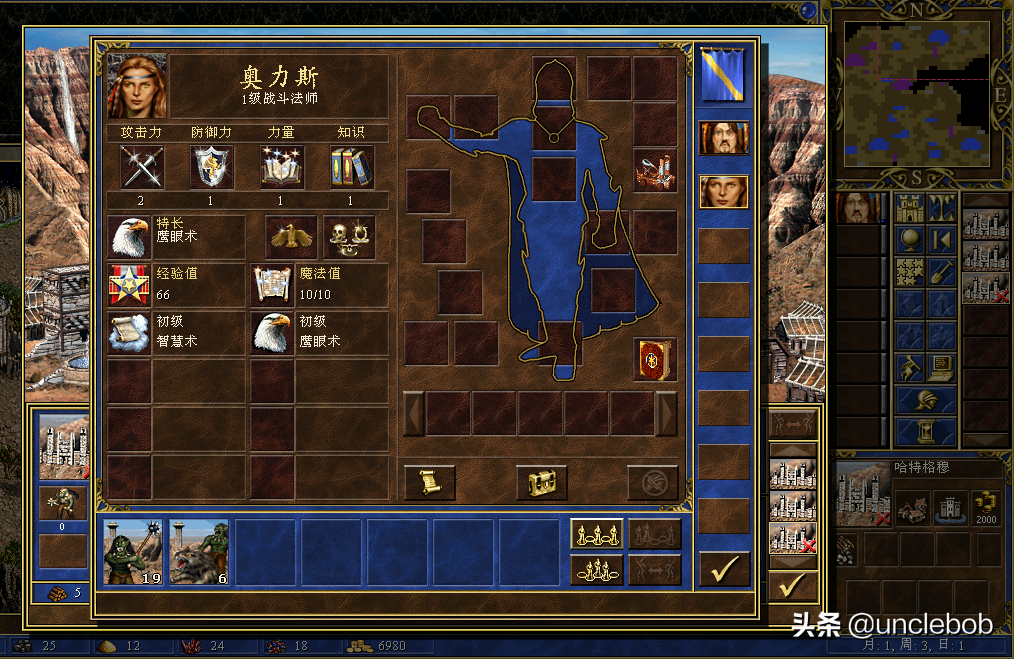Show the attack skill crossed swords info
Screen dimensions: 1014x659
(x=141, y=167)
